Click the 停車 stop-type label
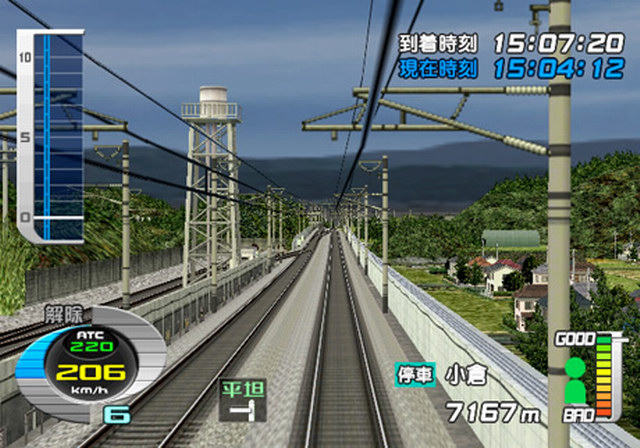Image resolution: width=640 pixels, height=448 pixels. pyautogui.click(x=415, y=375)
